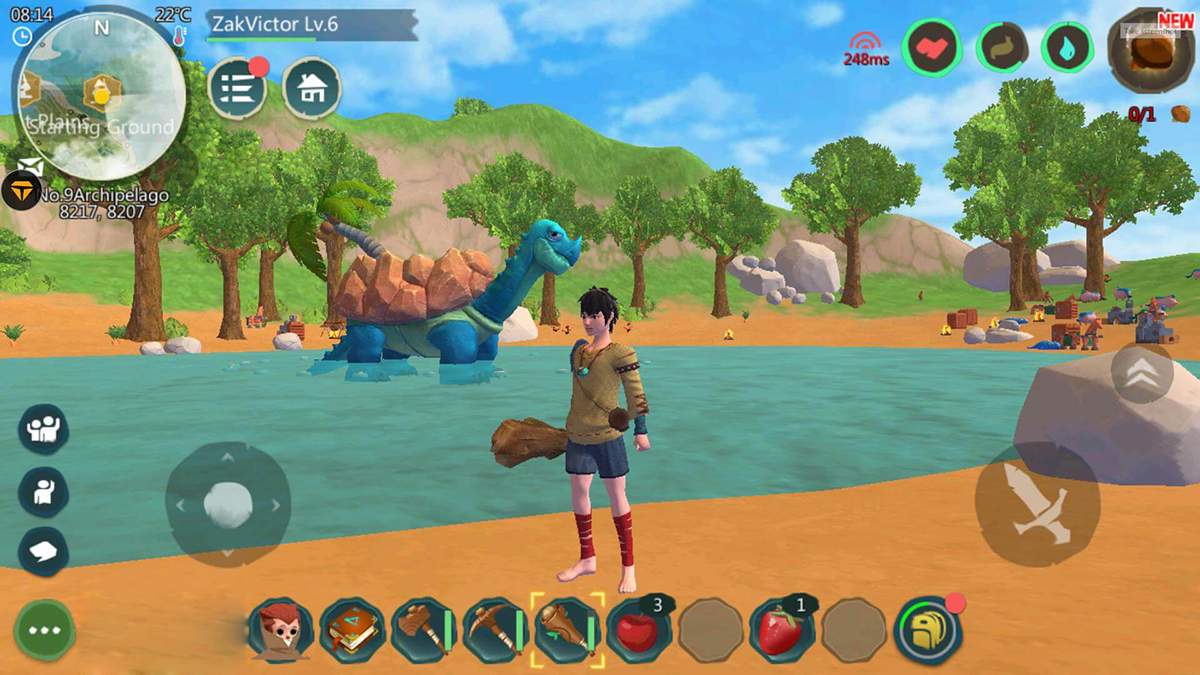Image resolution: width=1200 pixels, height=675 pixels.
Task: Tap the sword attack button
Action: pos(1037,504)
